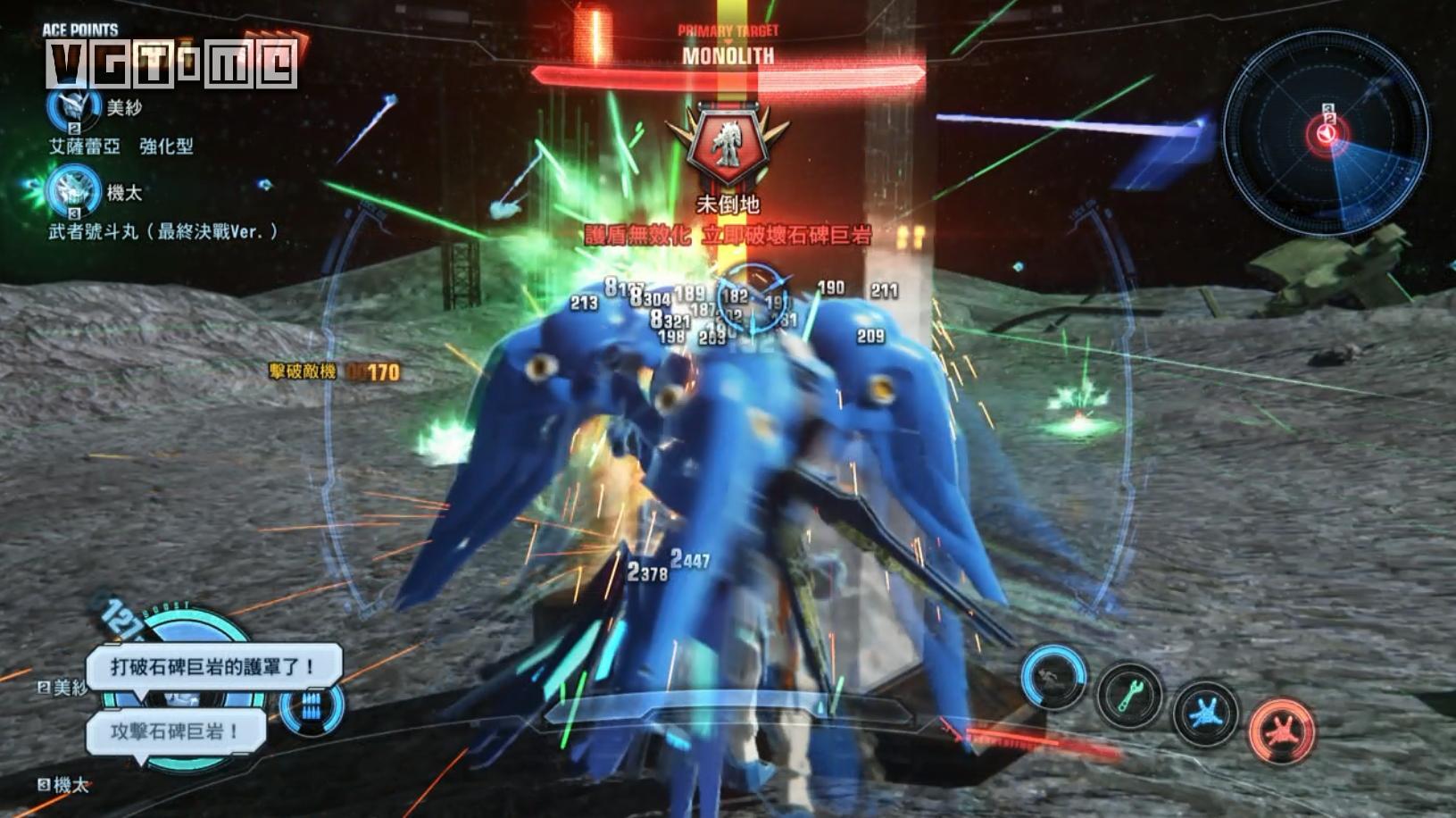This screenshot has height=818, width=1456.
Task: Click the VGtime watermark logo
Action: click(171, 64)
